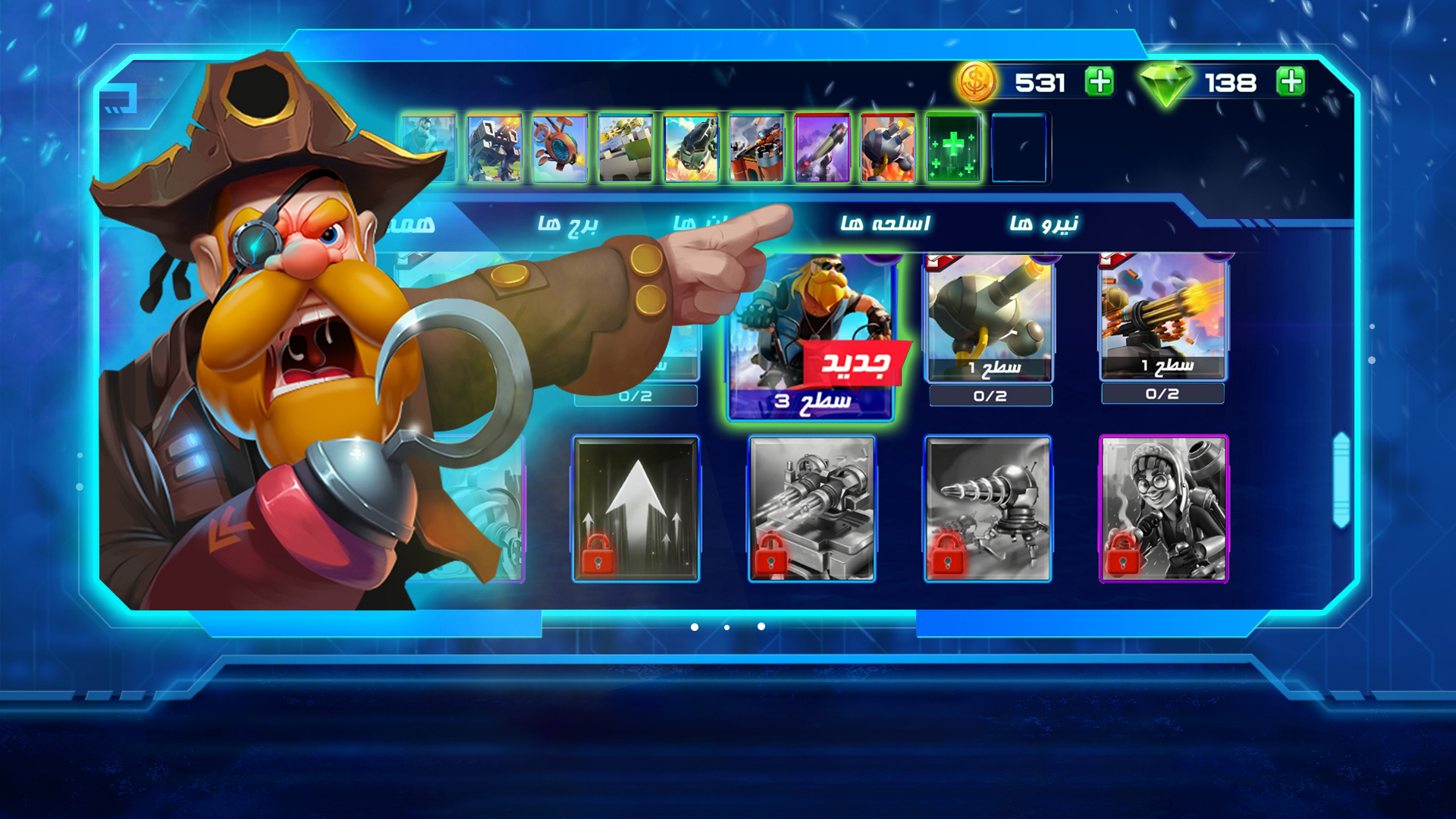1456x819 pixels.
Task: Switch to the نیرو ها tab
Action: pyautogui.click(x=1043, y=224)
